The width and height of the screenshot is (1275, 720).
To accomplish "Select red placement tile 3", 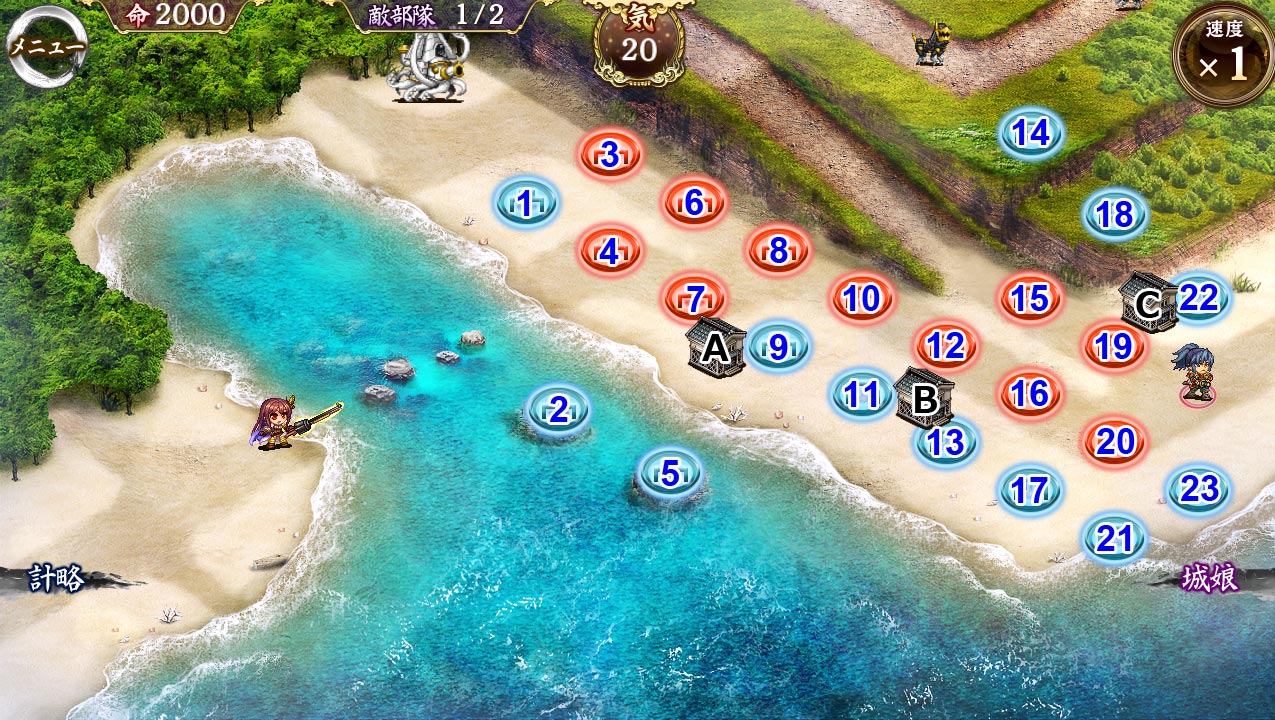I will coord(610,155).
